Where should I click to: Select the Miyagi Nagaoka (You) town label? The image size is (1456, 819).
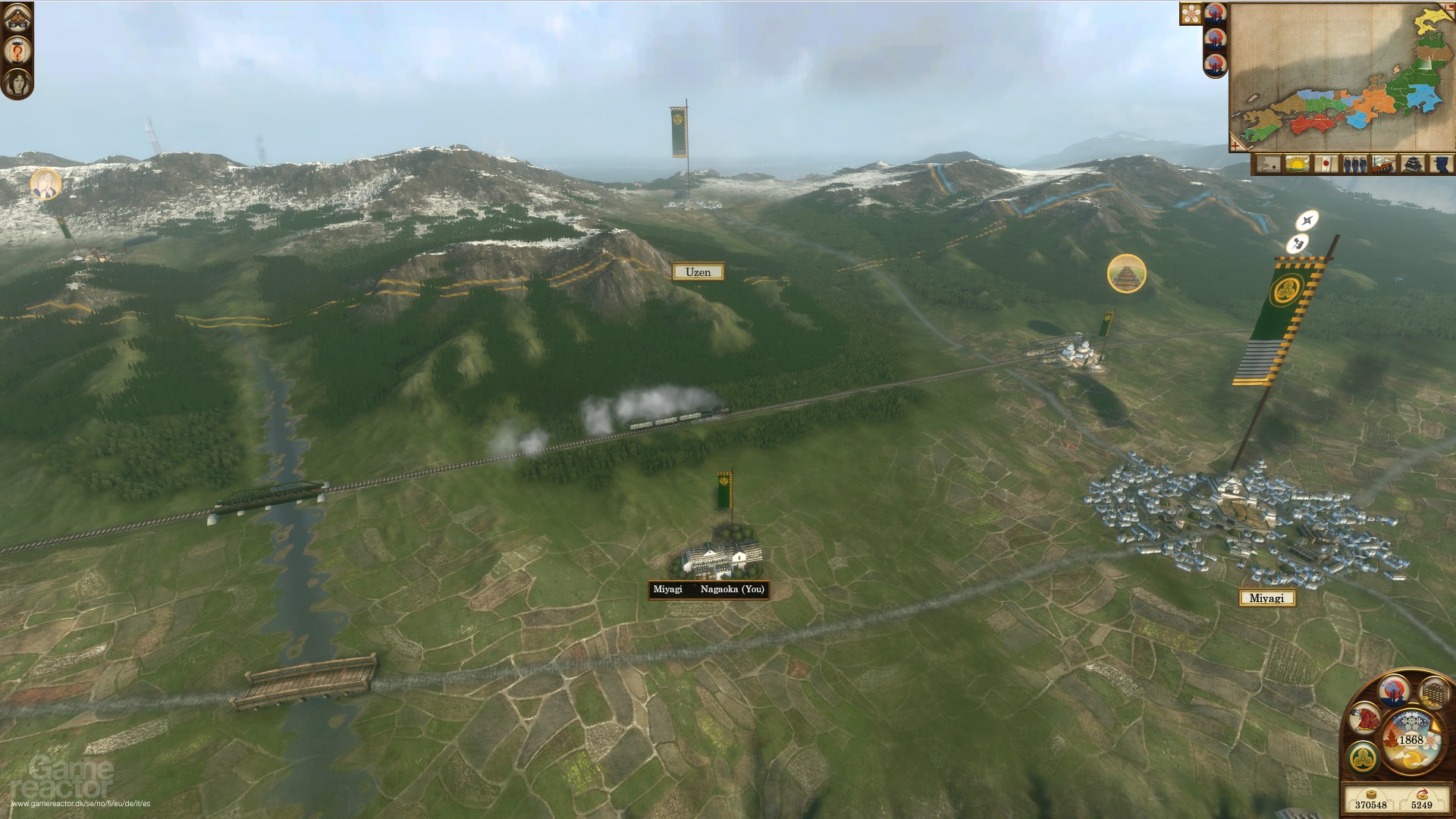click(709, 589)
